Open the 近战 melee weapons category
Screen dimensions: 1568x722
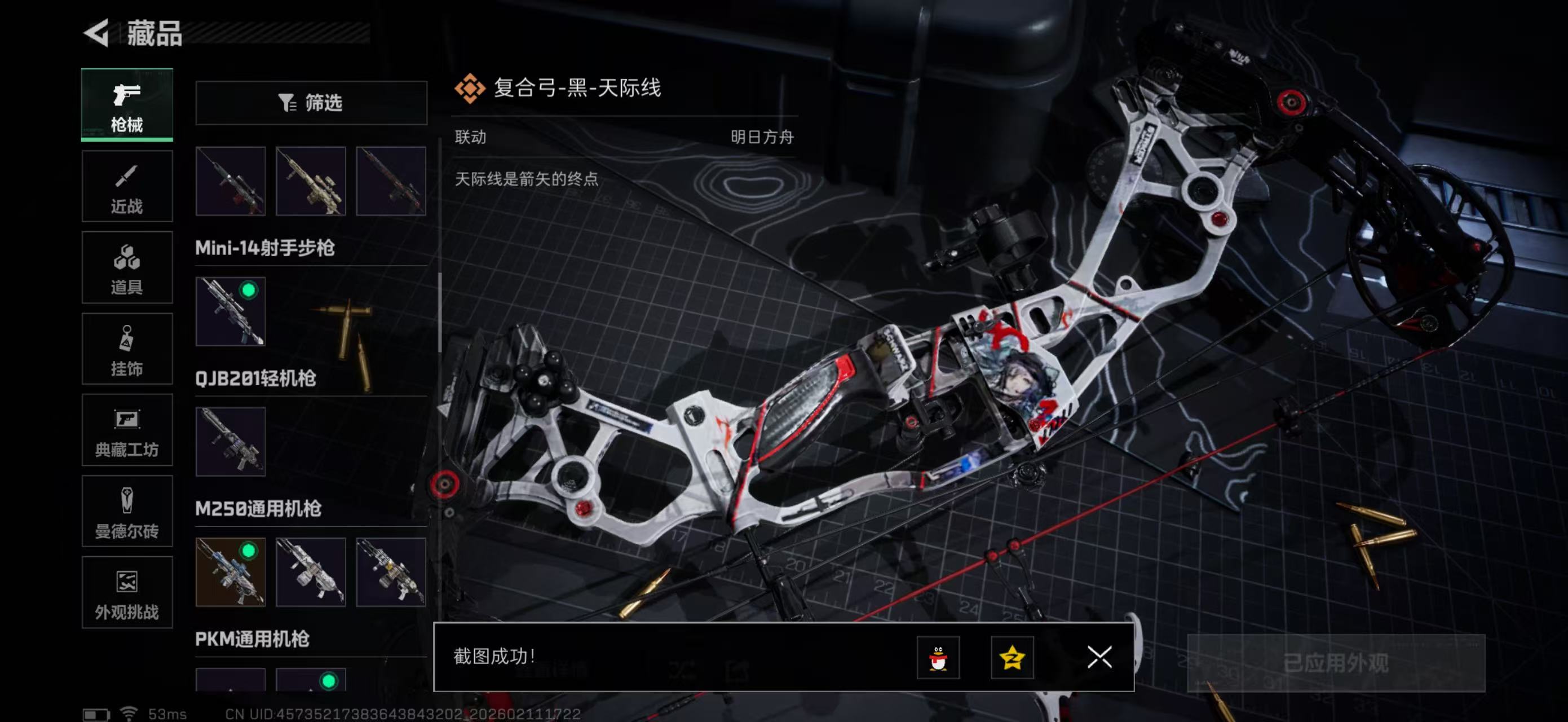[x=127, y=186]
